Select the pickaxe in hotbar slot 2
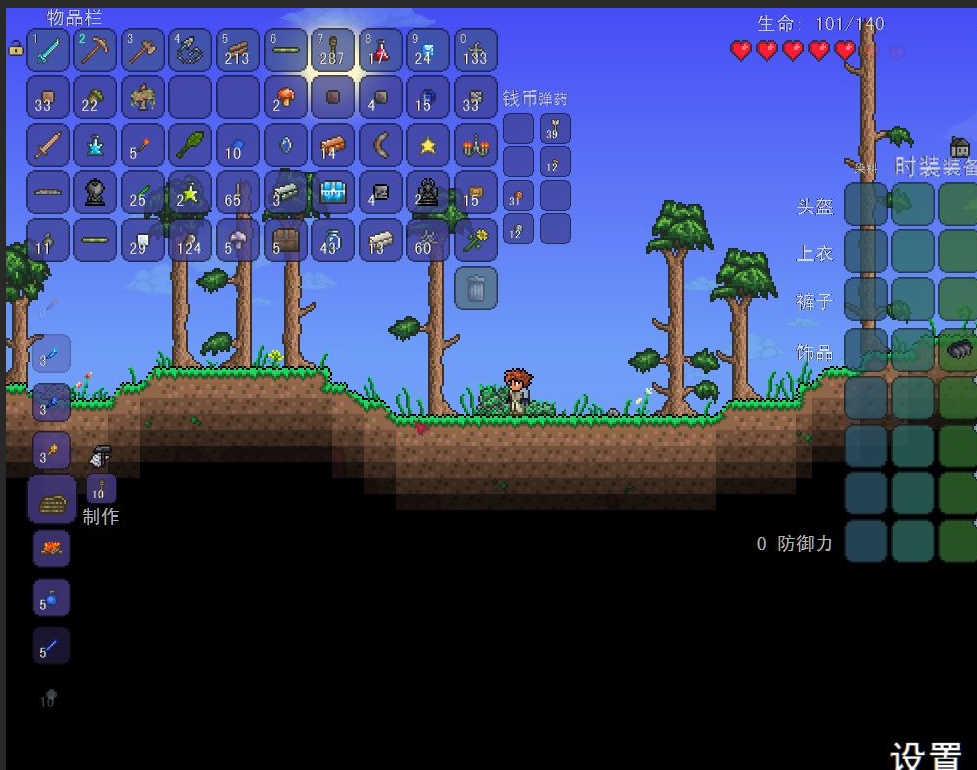The image size is (977, 770). 95,50
